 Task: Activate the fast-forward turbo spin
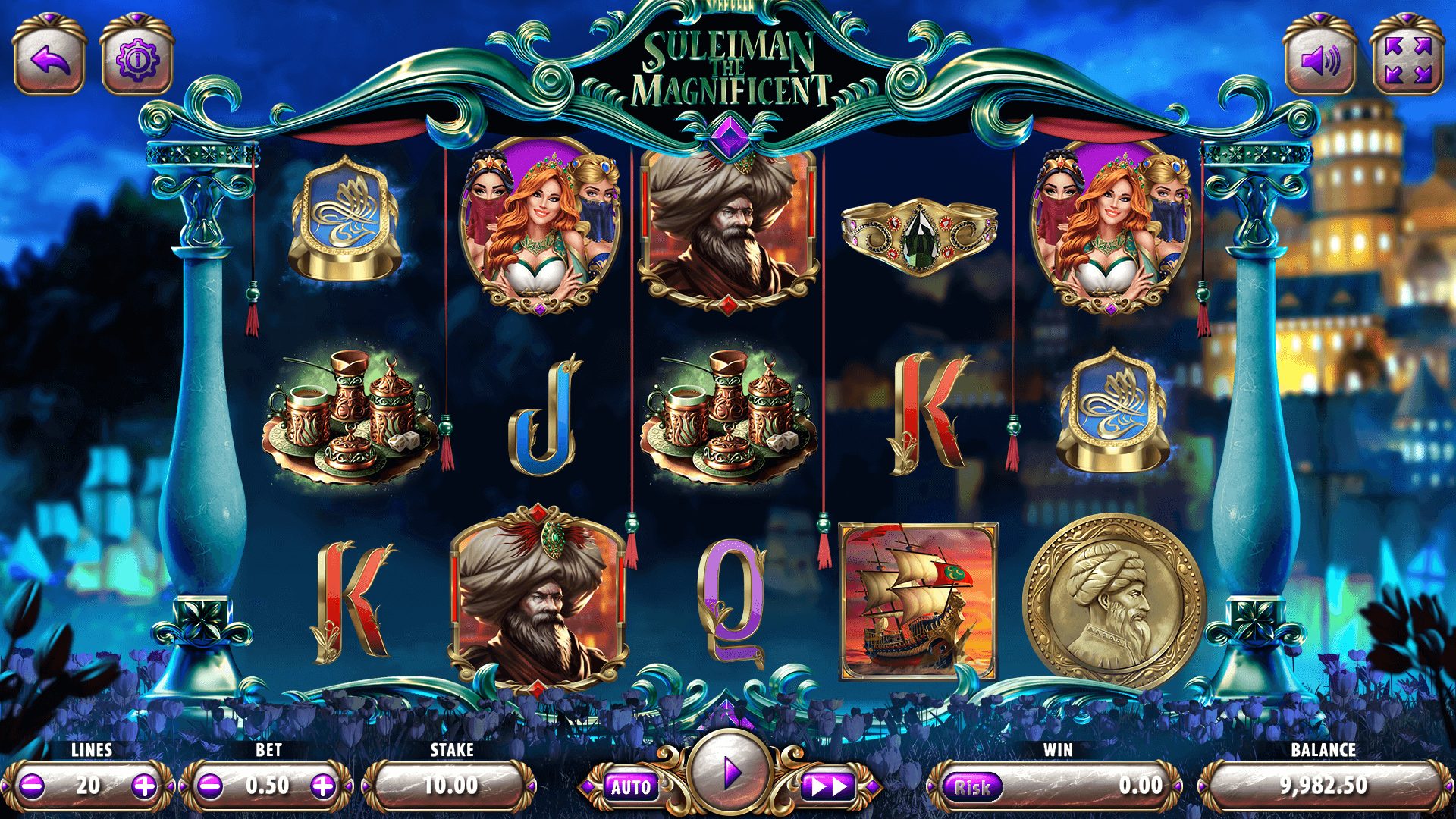point(829,787)
